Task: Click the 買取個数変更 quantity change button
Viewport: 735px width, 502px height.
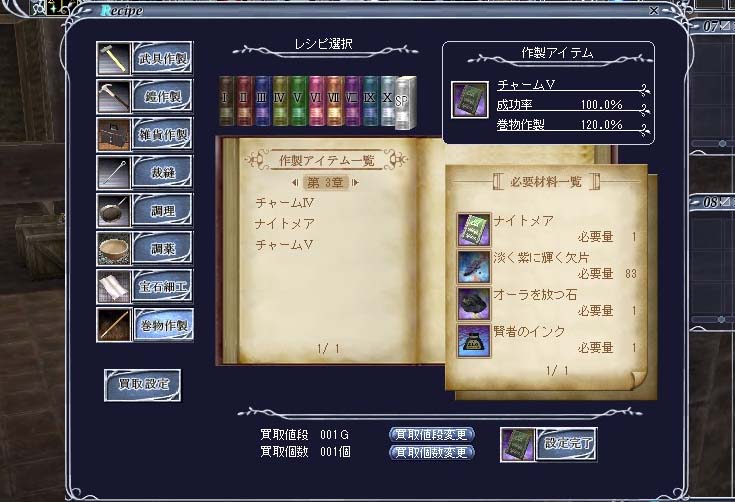Action: [431, 452]
